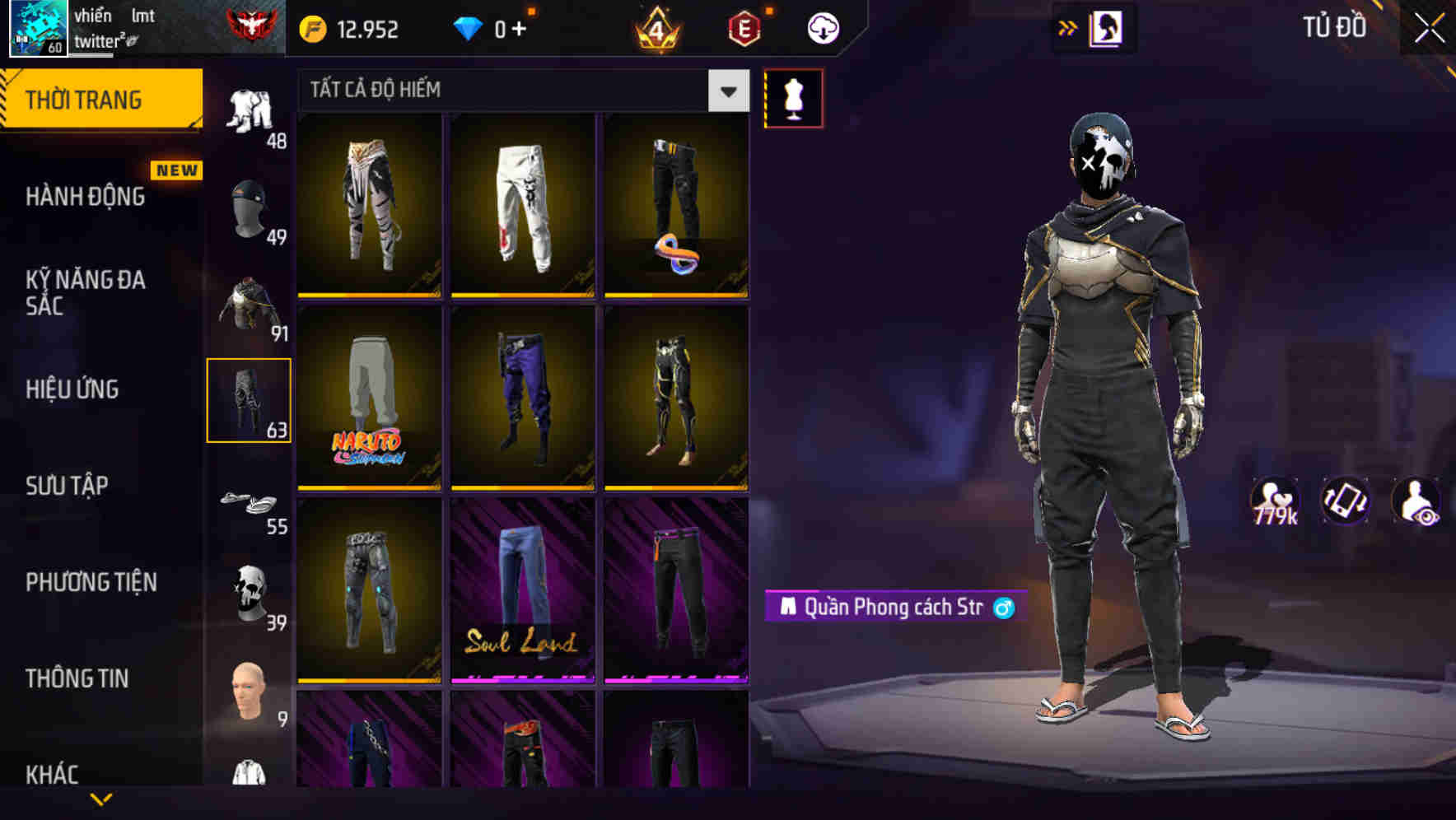Select the rotate character icon
This screenshot has width=1456, height=820.
1344,501
